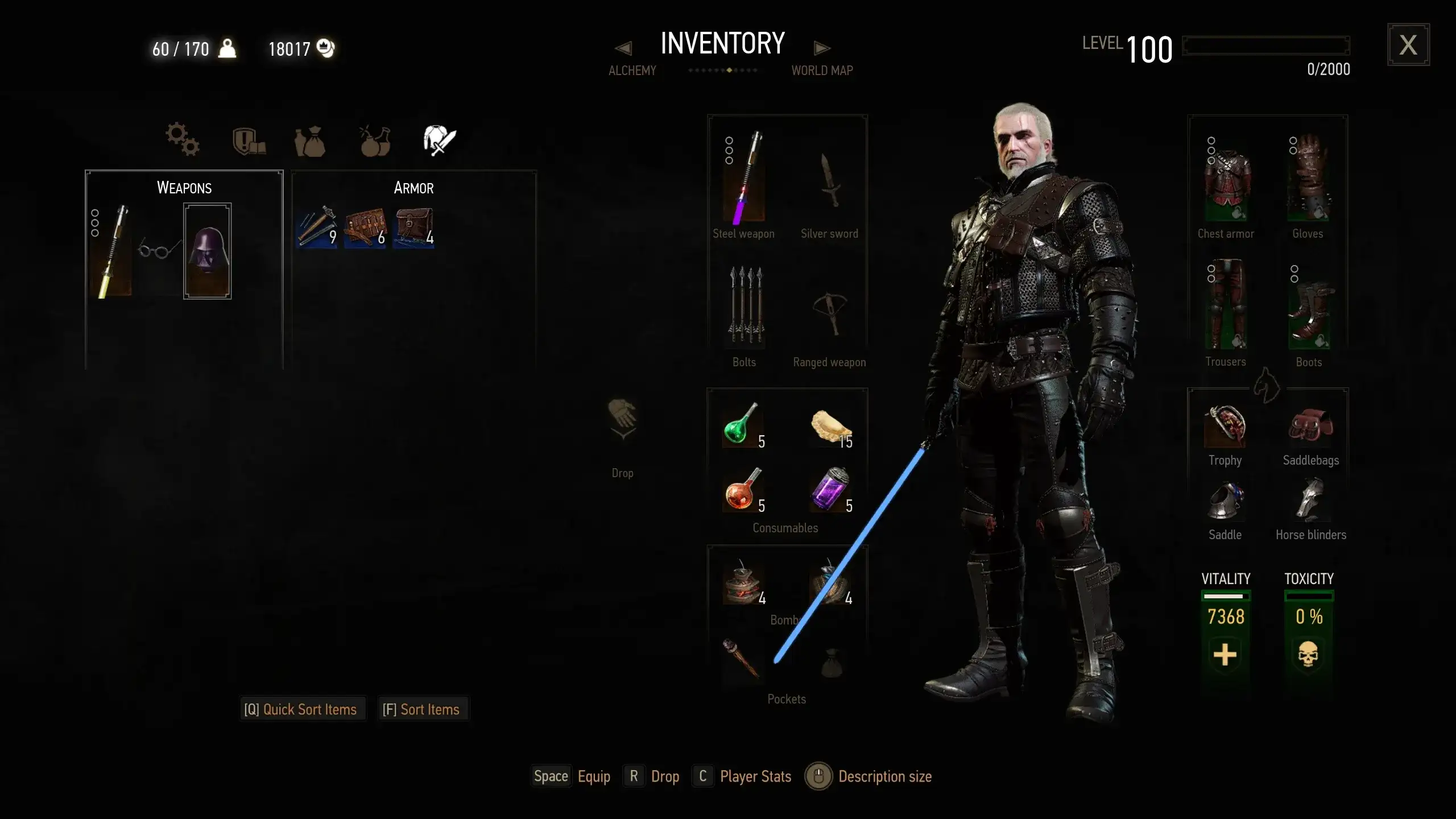Open the crafting gears inventory tab
Viewport: 1456px width, 819px height.
(182, 139)
